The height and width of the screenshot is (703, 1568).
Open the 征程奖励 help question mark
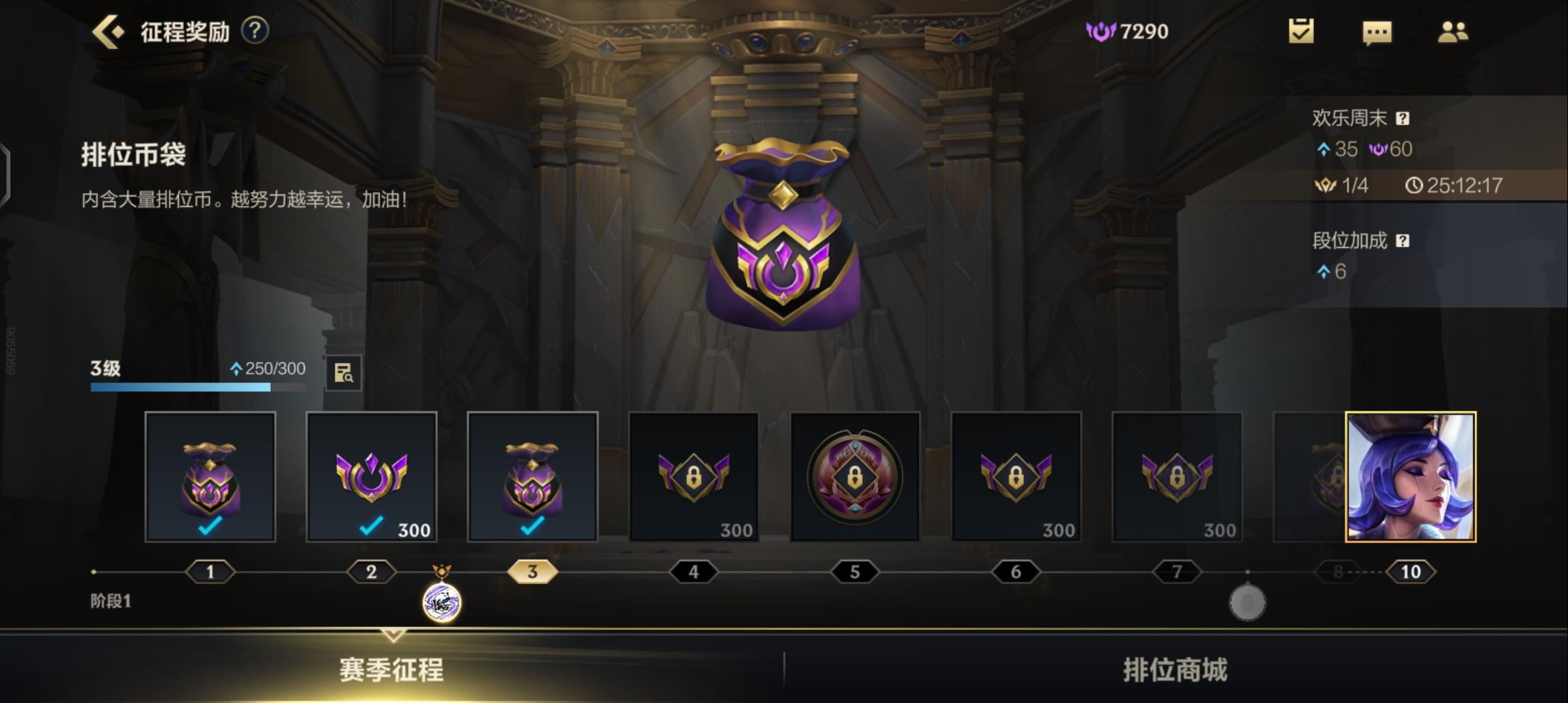255,31
